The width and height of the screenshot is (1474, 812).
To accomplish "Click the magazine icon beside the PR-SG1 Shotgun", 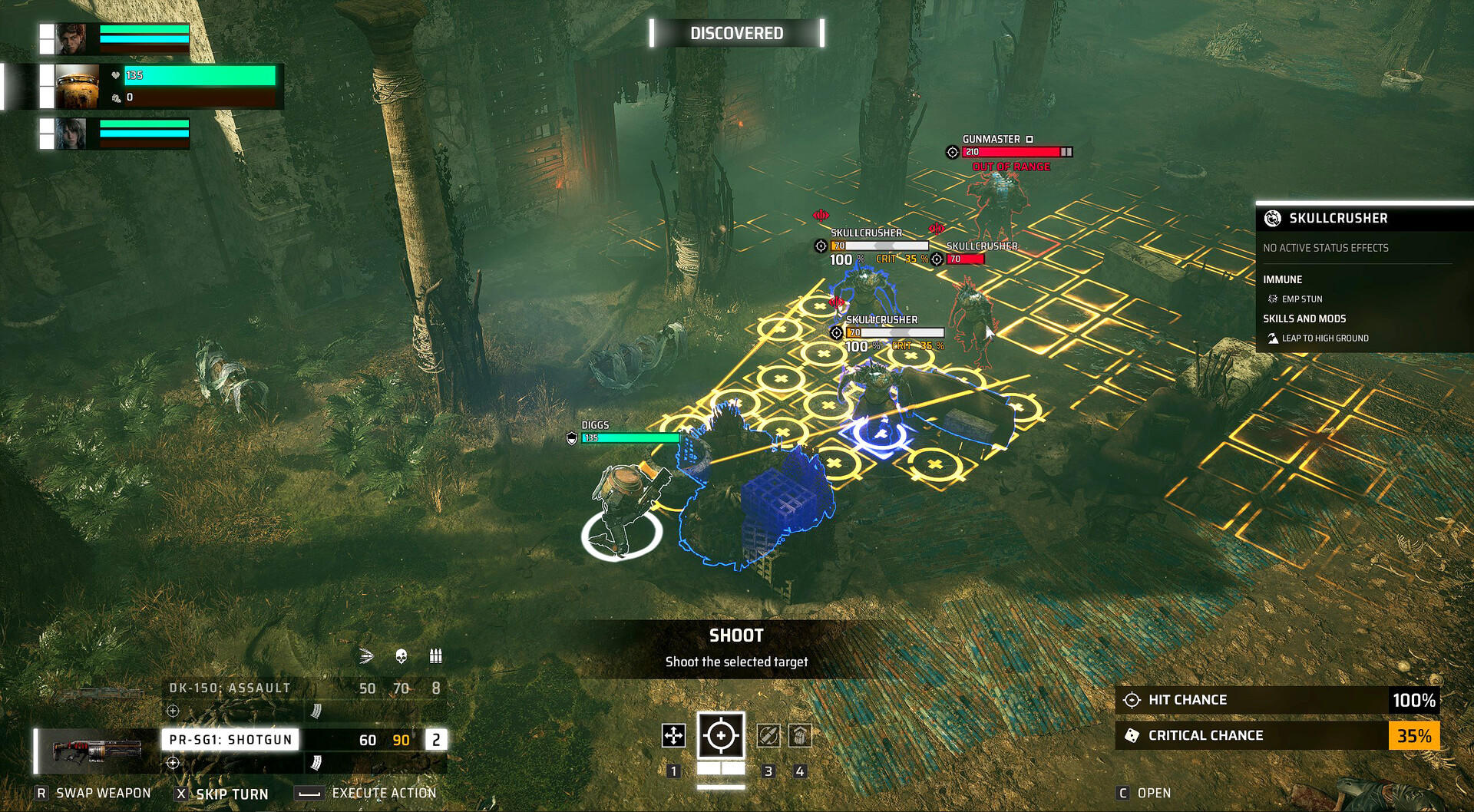I will [315, 763].
